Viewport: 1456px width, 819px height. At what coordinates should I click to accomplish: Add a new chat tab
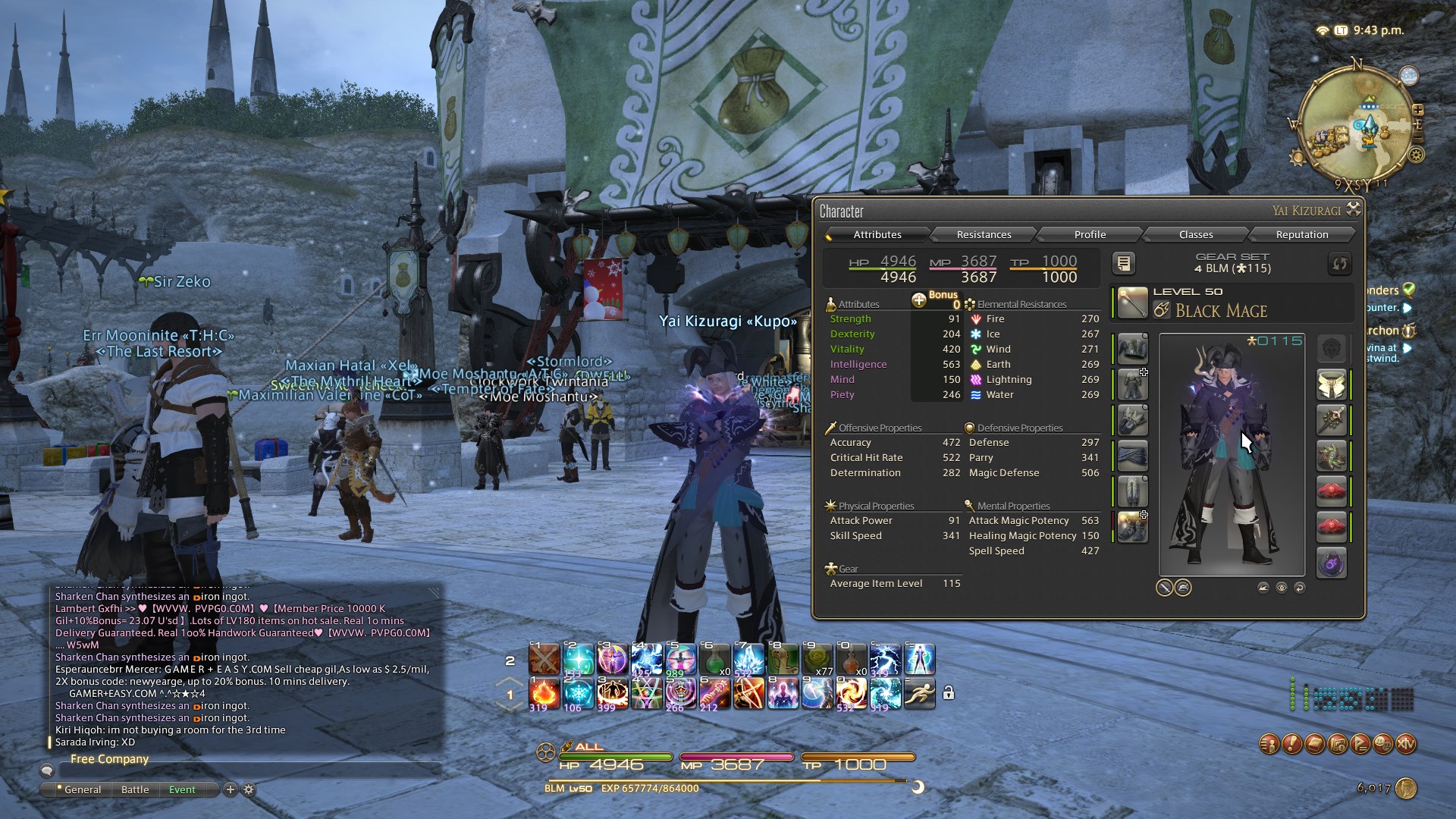click(x=231, y=789)
